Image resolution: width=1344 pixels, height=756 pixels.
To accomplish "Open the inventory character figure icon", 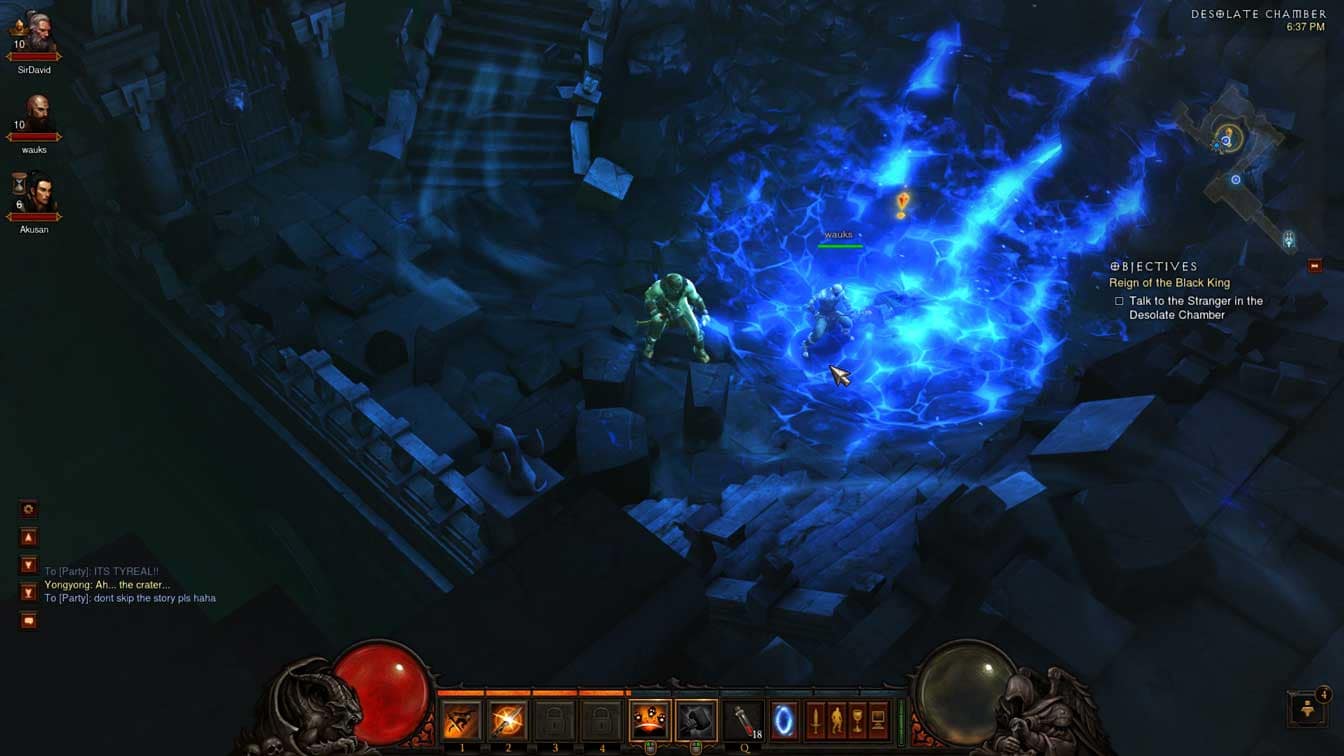I will pos(837,720).
